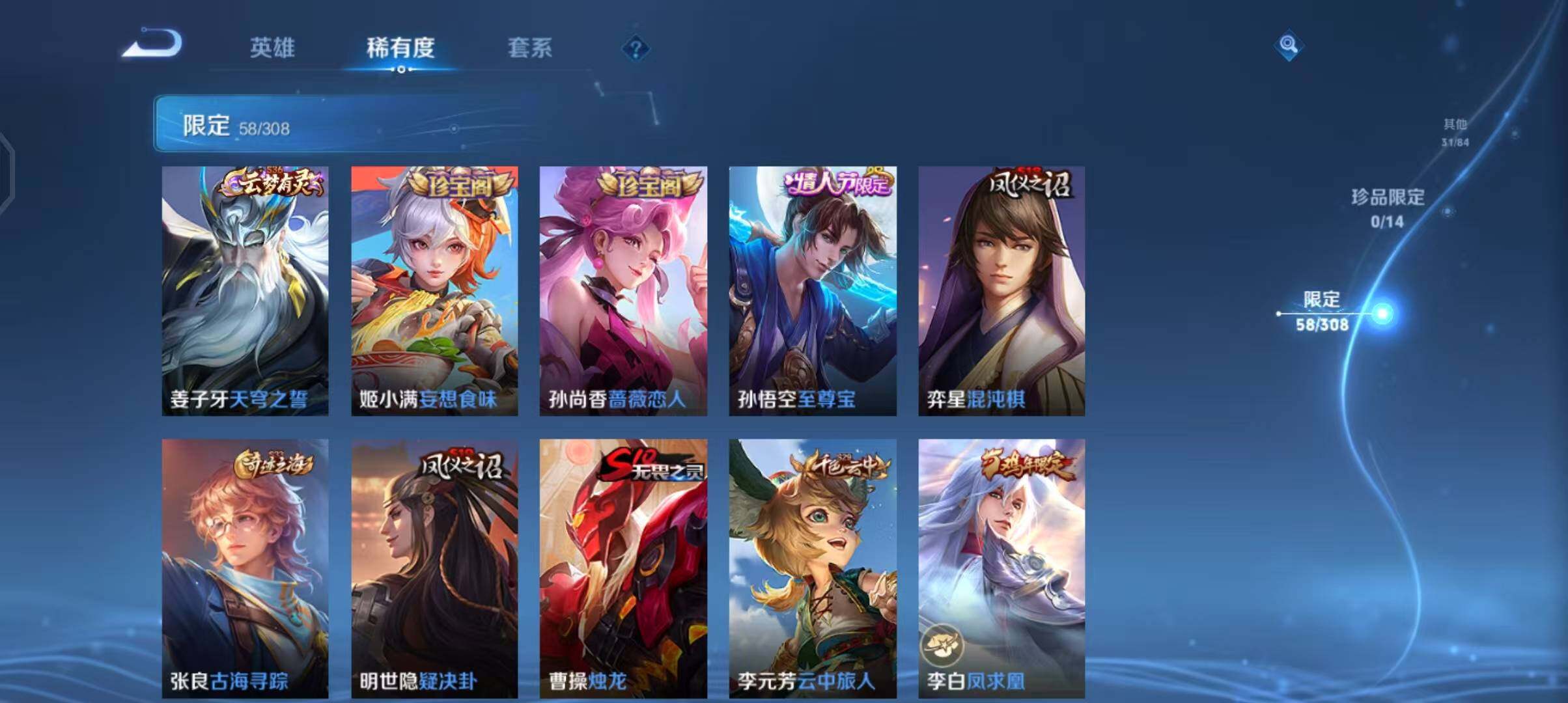Viewport: 1568px width, 703px height.
Task: Open the skin search magnifier
Action: tap(1288, 45)
